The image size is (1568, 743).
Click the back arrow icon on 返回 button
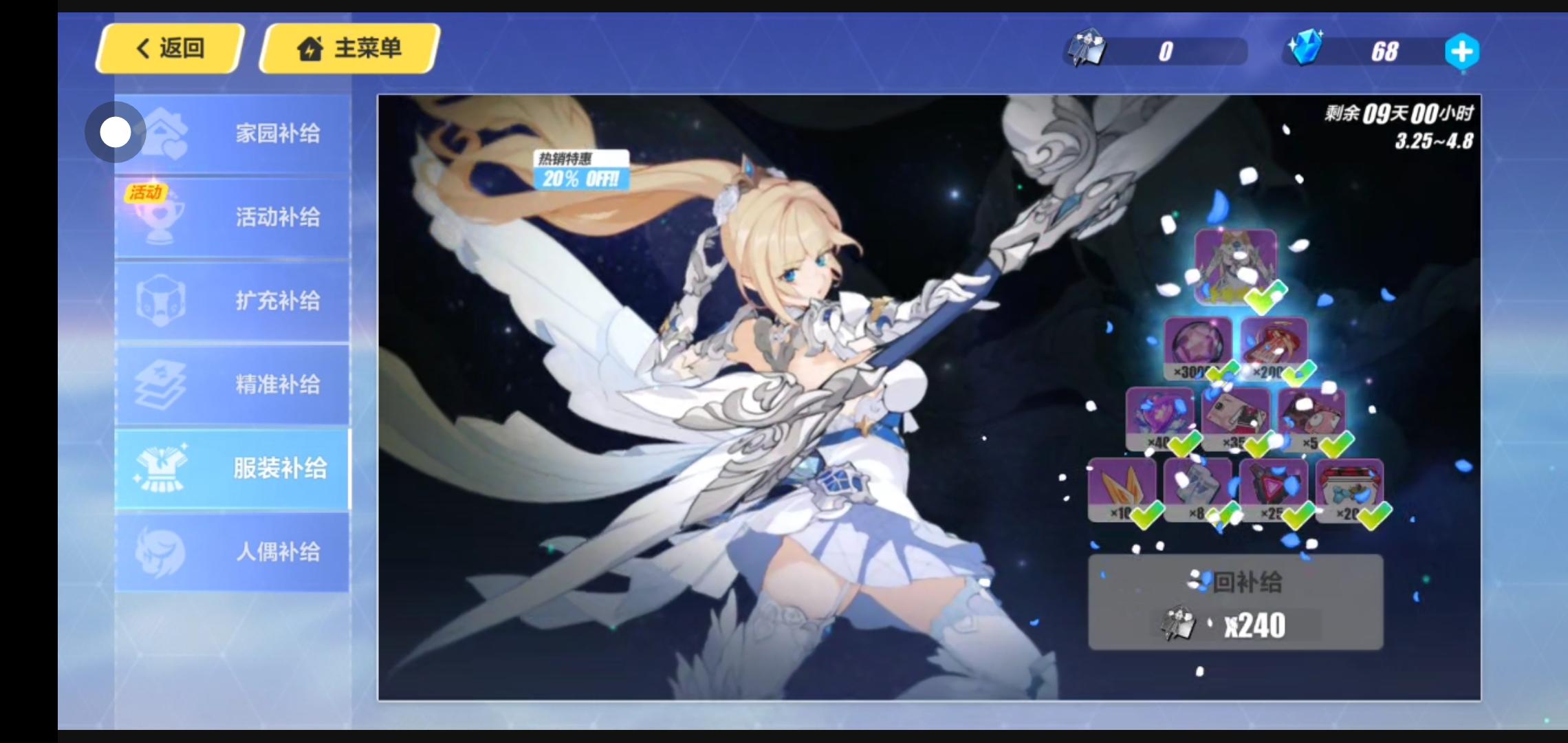[x=142, y=48]
